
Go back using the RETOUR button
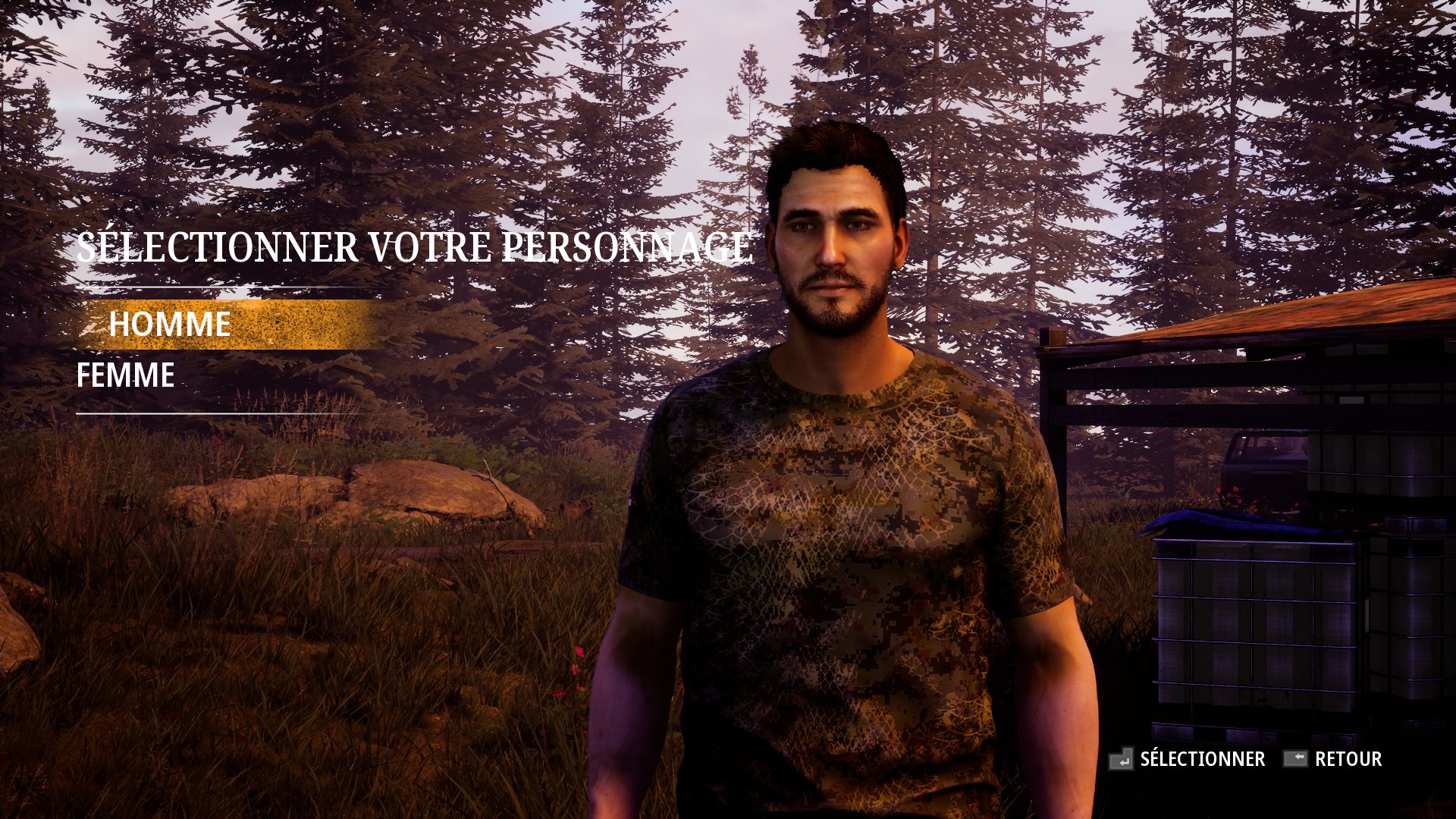[x=1350, y=758]
